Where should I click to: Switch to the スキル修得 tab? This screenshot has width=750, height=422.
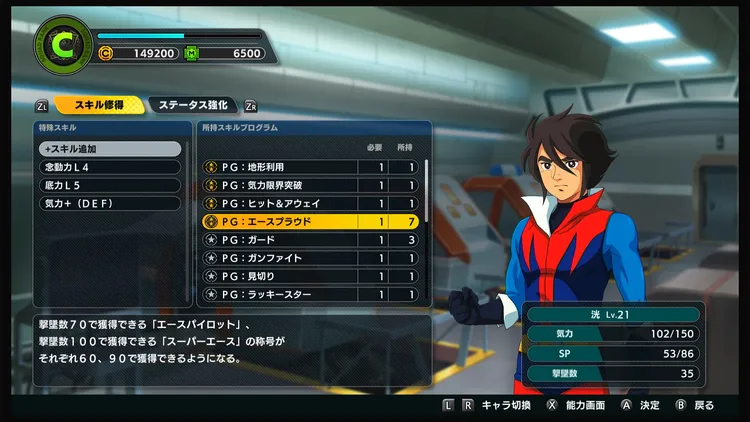[96, 104]
